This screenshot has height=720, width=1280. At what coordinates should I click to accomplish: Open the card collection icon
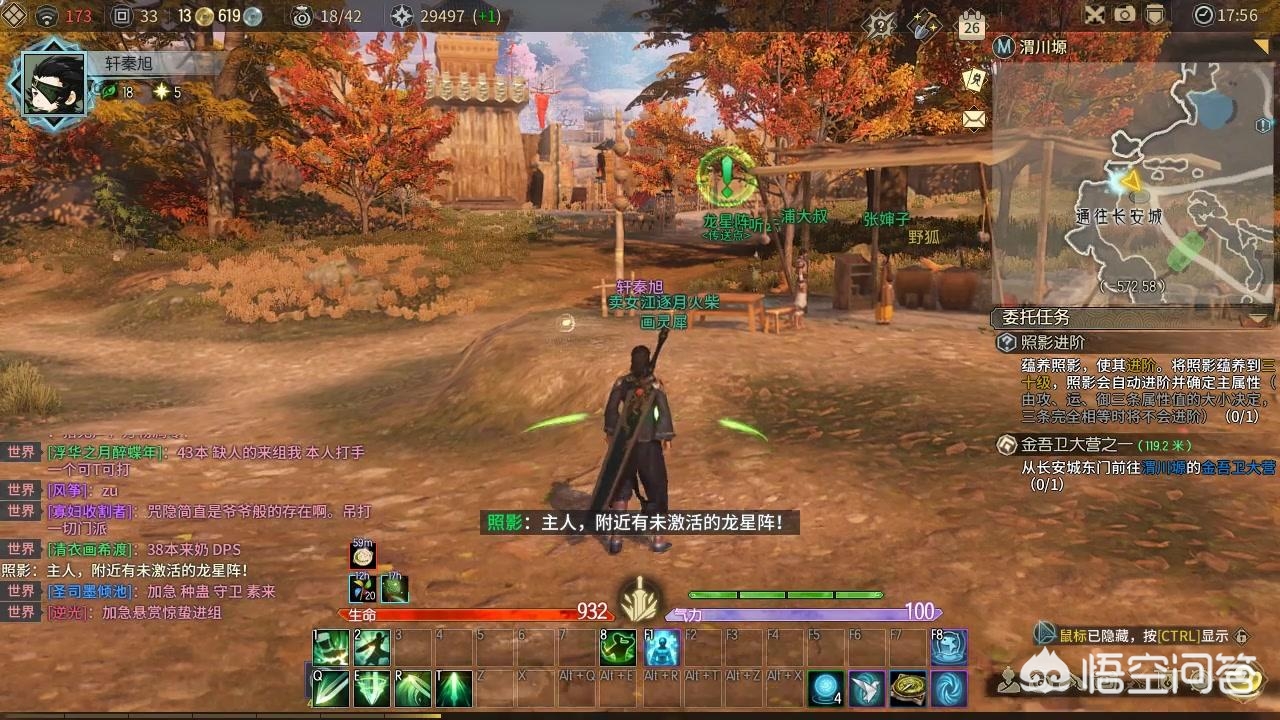pyautogui.click(x=973, y=82)
